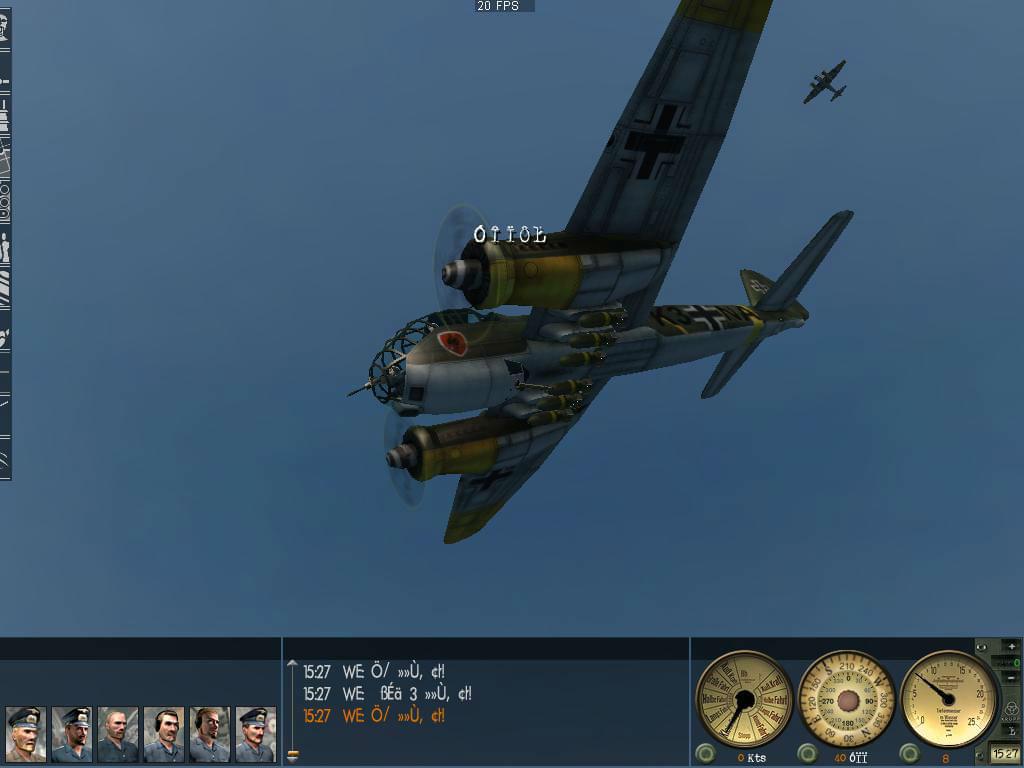Select the bearded officer in dark cap
1024x768 pixels.
[x=71, y=735]
